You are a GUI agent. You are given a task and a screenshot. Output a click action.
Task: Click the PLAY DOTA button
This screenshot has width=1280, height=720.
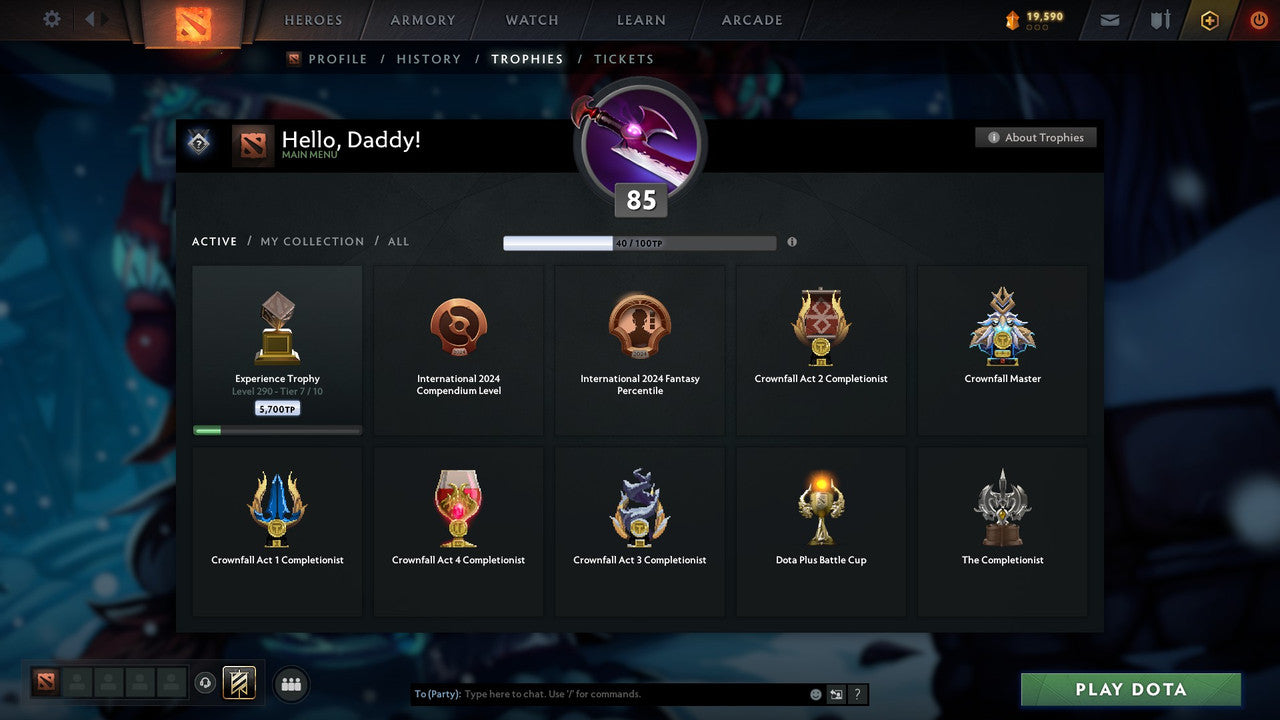pos(1130,689)
